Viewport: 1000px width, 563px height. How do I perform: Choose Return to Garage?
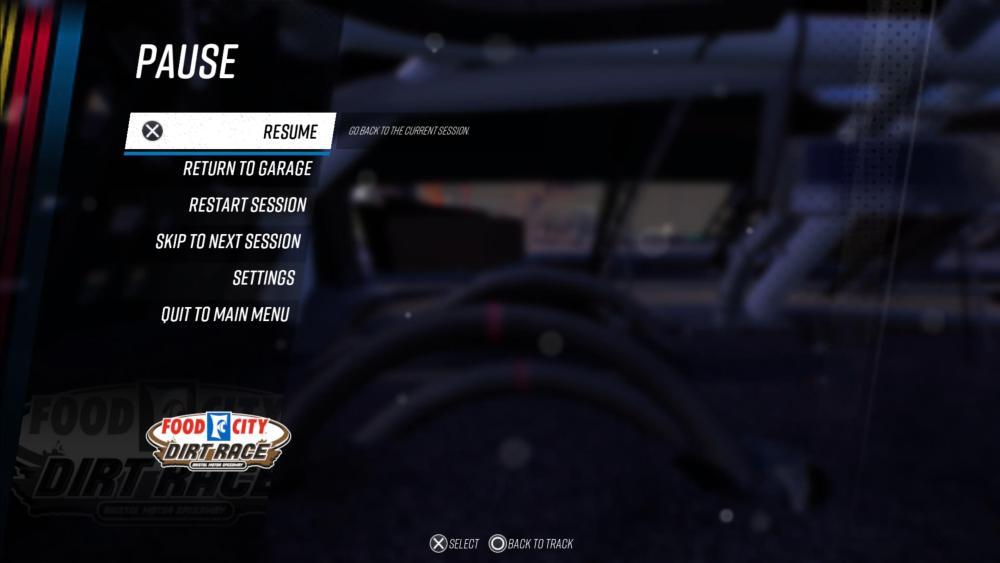click(247, 168)
